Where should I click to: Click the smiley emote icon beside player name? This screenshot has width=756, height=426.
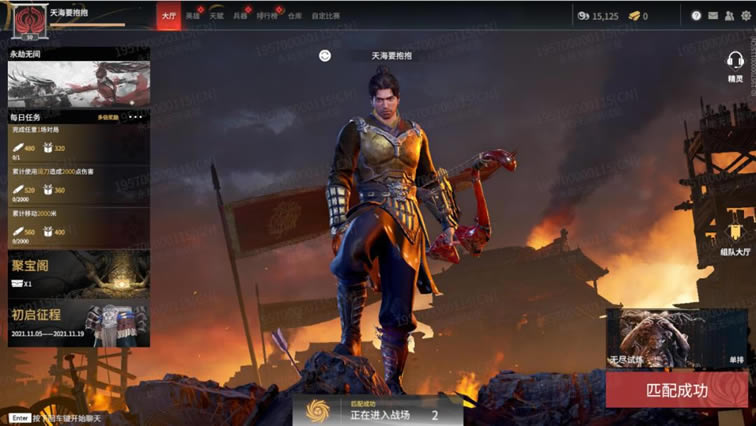click(325, 56)
